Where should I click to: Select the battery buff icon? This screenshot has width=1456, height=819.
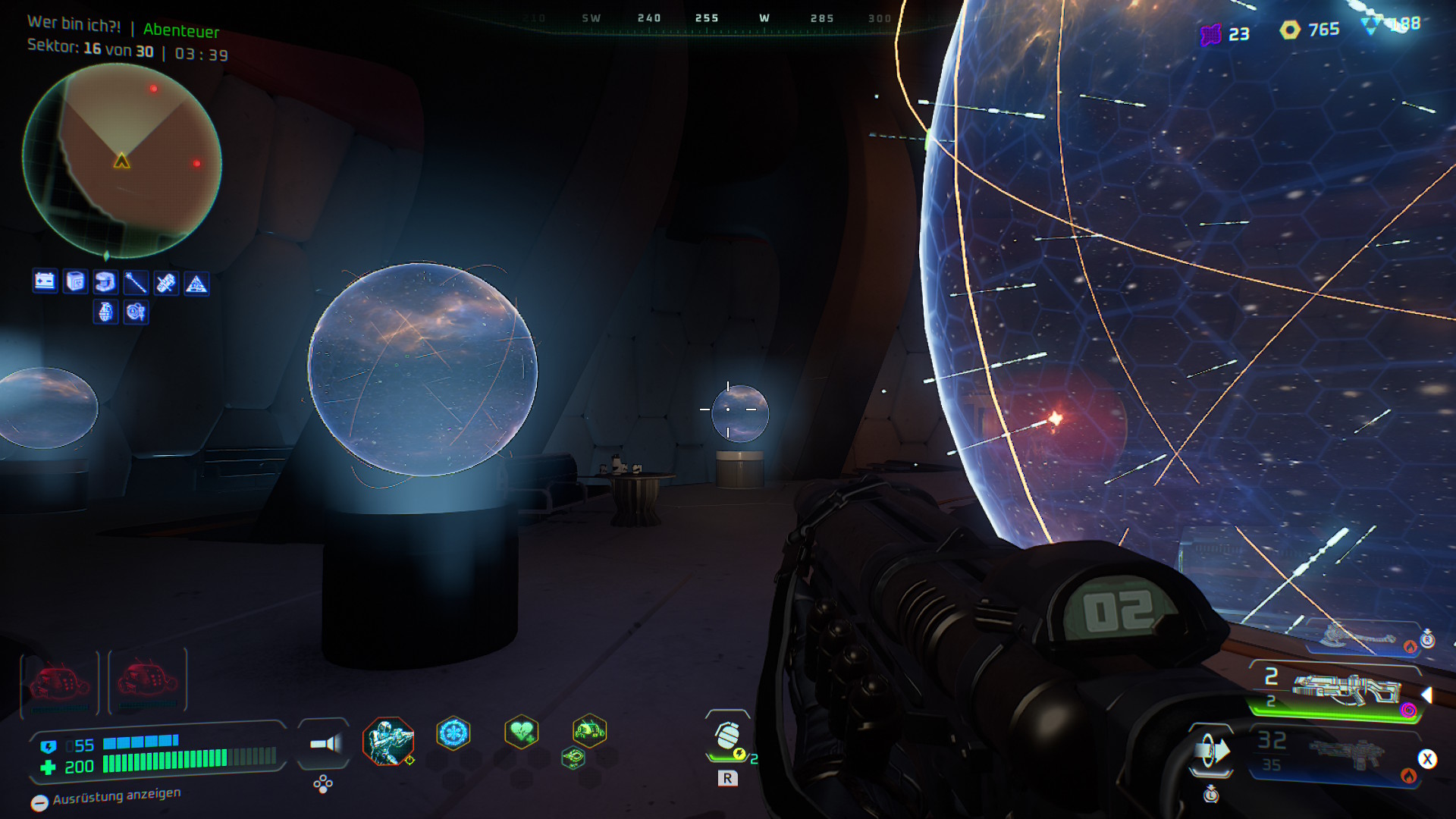(45, 282)
